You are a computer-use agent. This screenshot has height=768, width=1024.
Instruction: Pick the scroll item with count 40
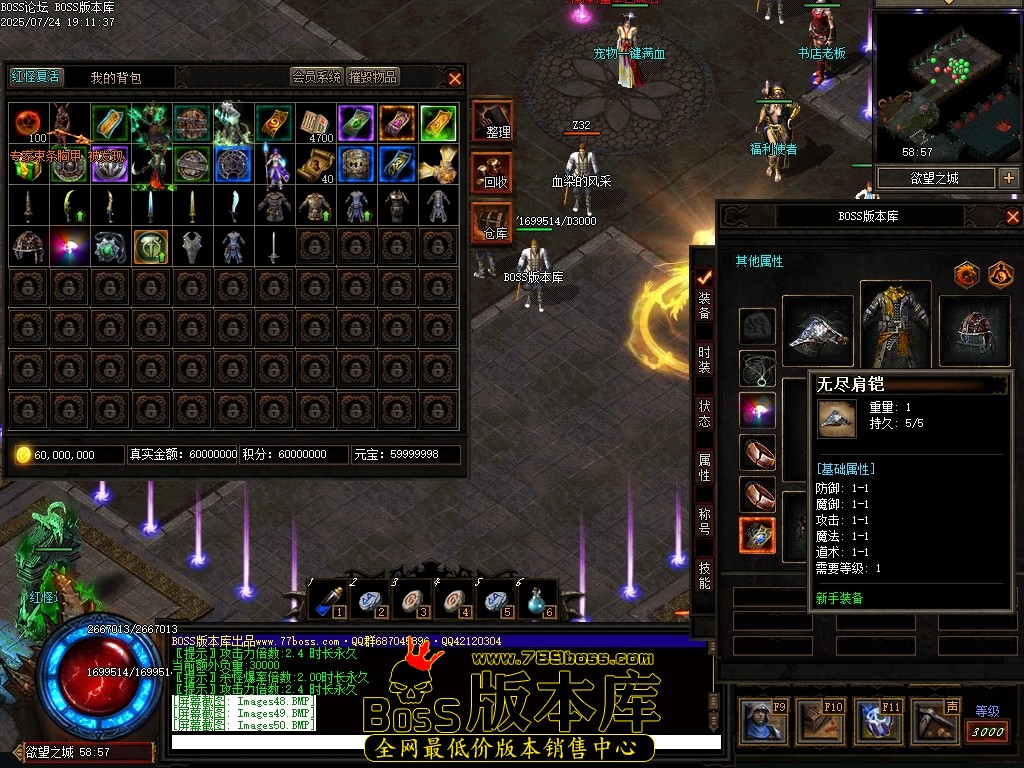pyautogui.click(x=316, y=164)
